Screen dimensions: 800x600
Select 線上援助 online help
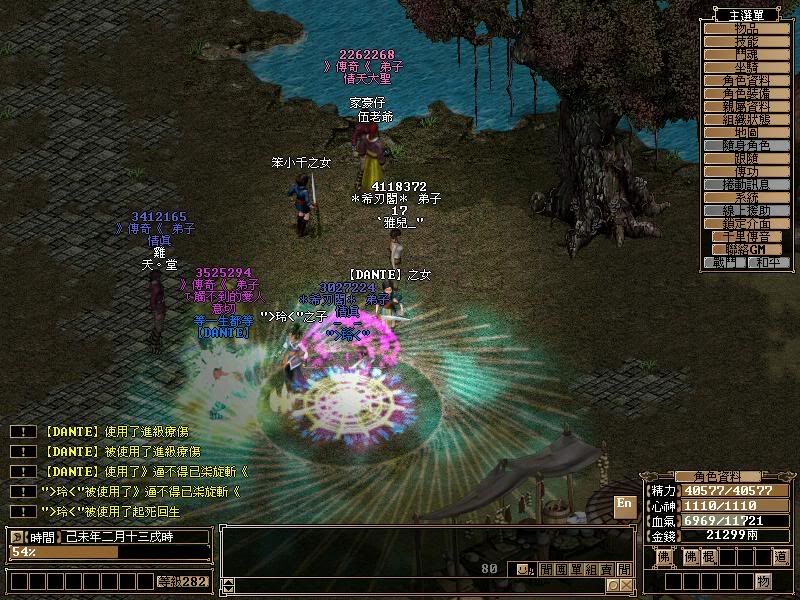(x=747, y=210)
